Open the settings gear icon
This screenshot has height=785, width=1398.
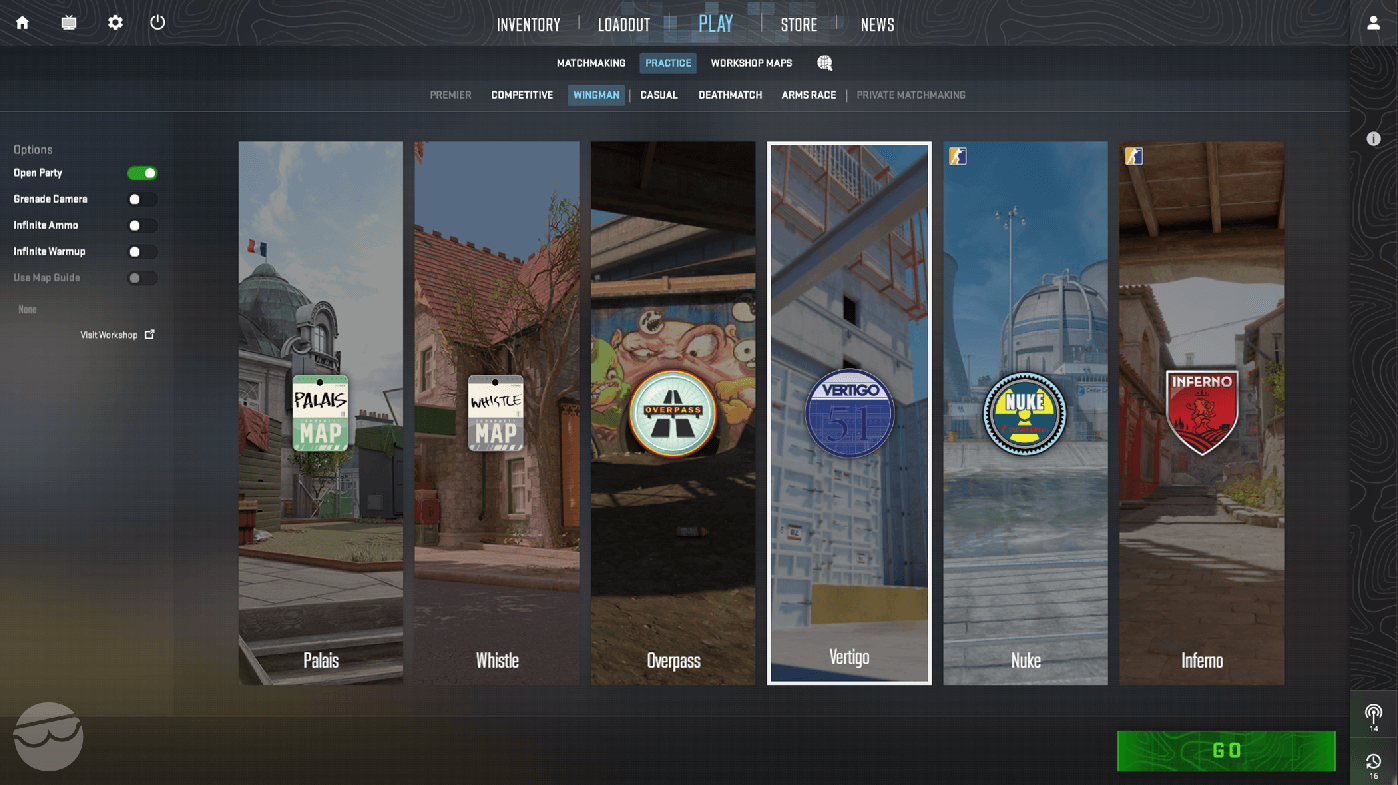point(115,21)
